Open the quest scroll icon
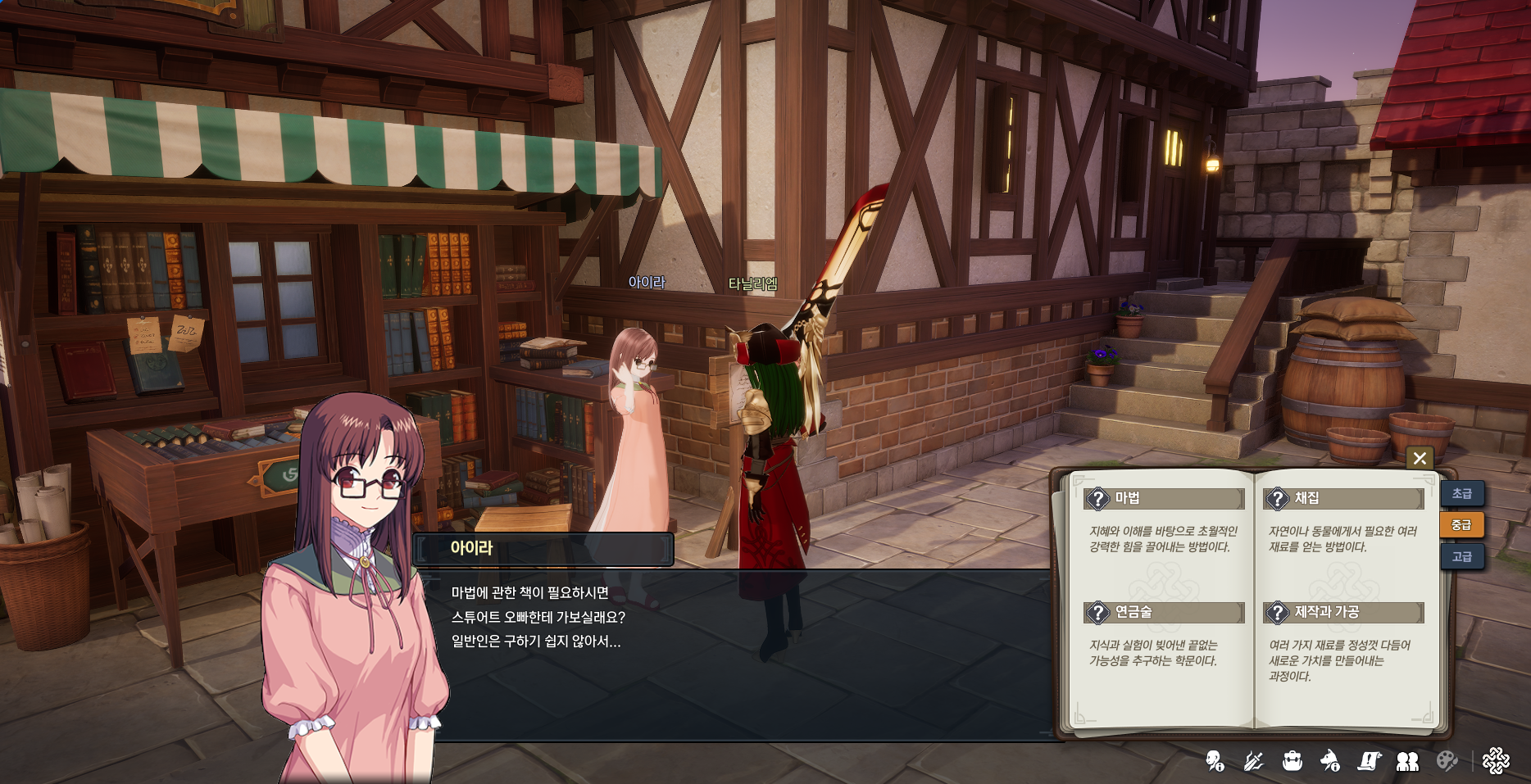 [1369, 761]
